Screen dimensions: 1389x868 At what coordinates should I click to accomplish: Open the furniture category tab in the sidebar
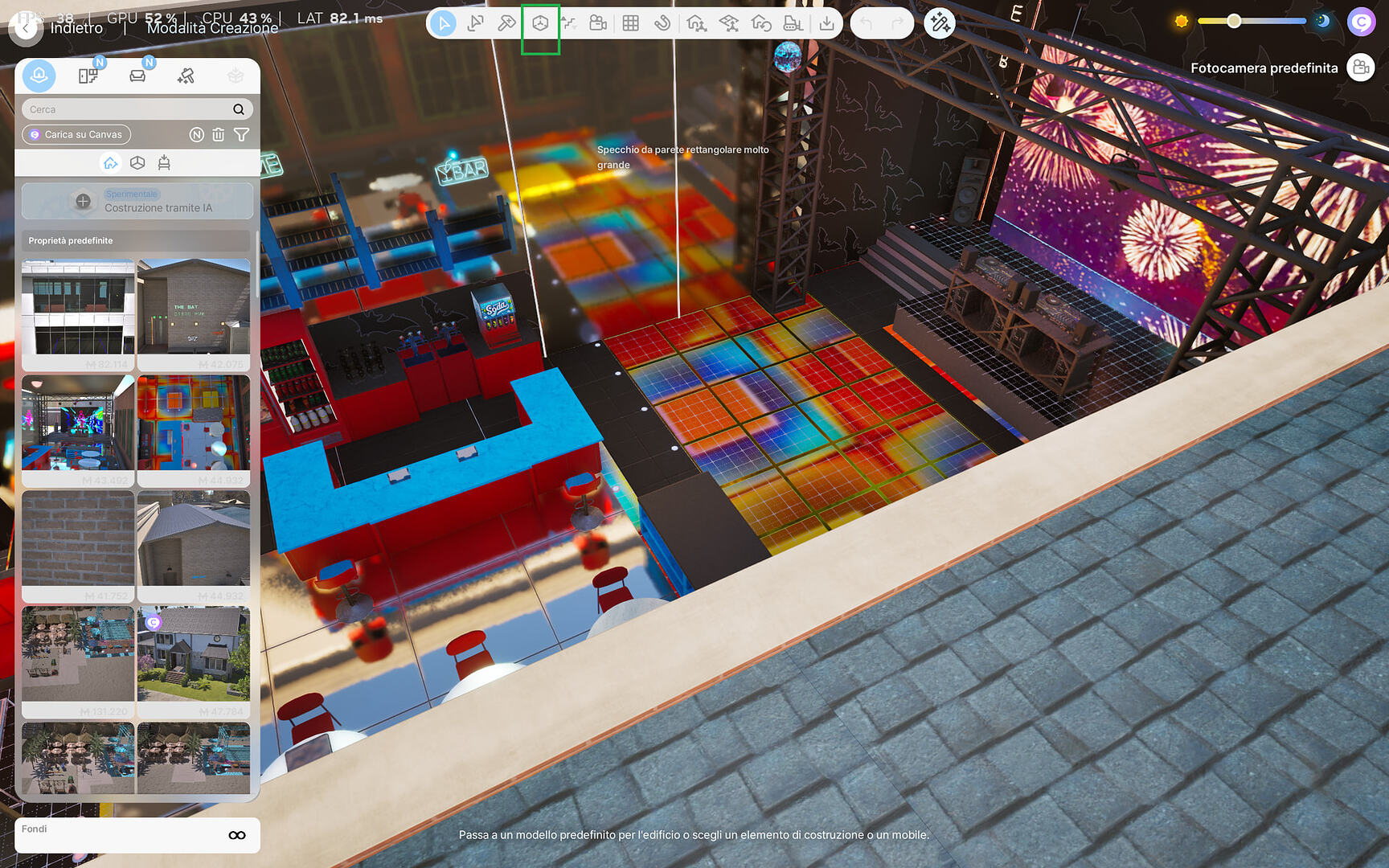pyautogui.click(x=137, y=75)
